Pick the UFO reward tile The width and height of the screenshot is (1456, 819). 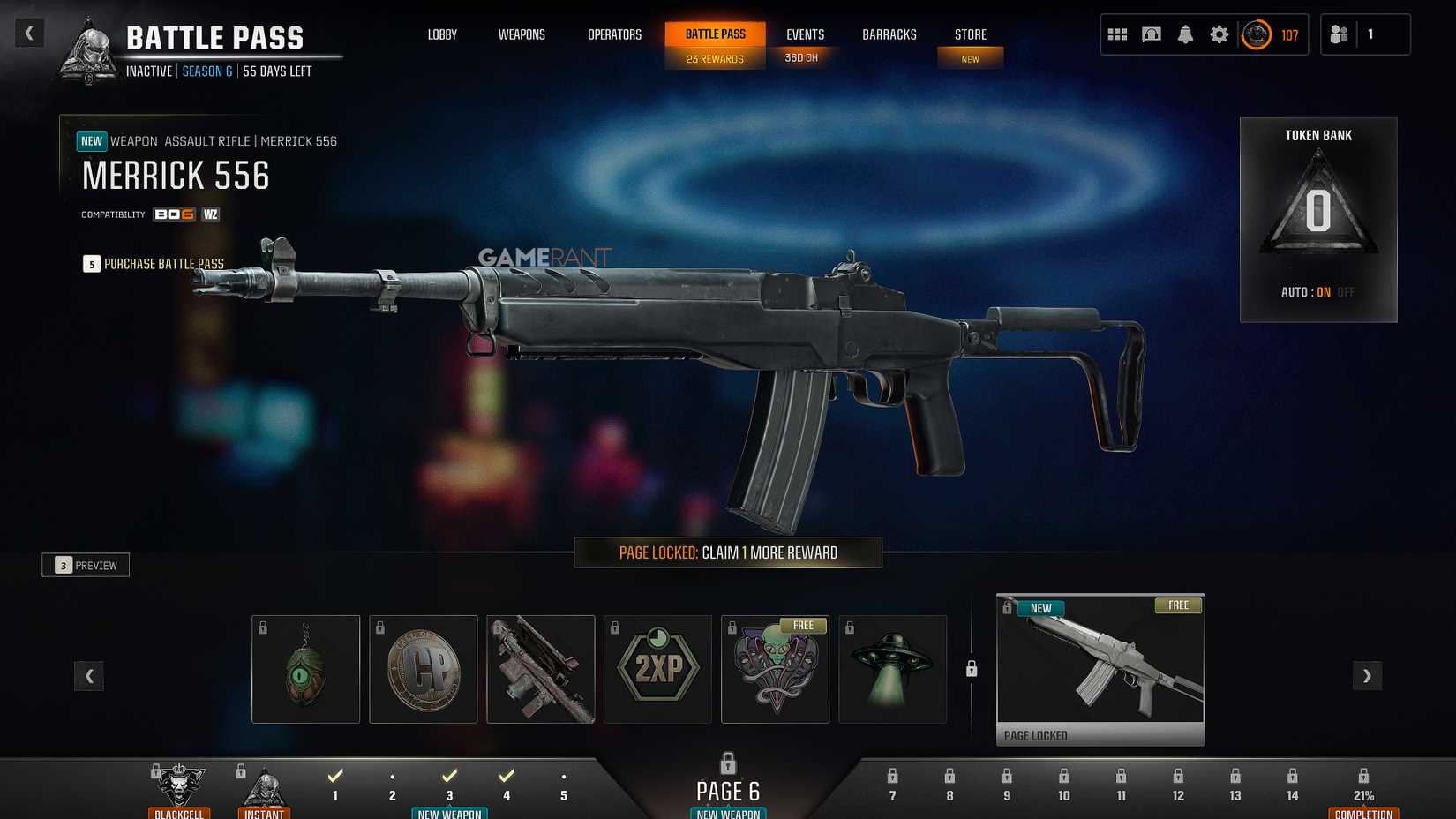tap(892, 669)
